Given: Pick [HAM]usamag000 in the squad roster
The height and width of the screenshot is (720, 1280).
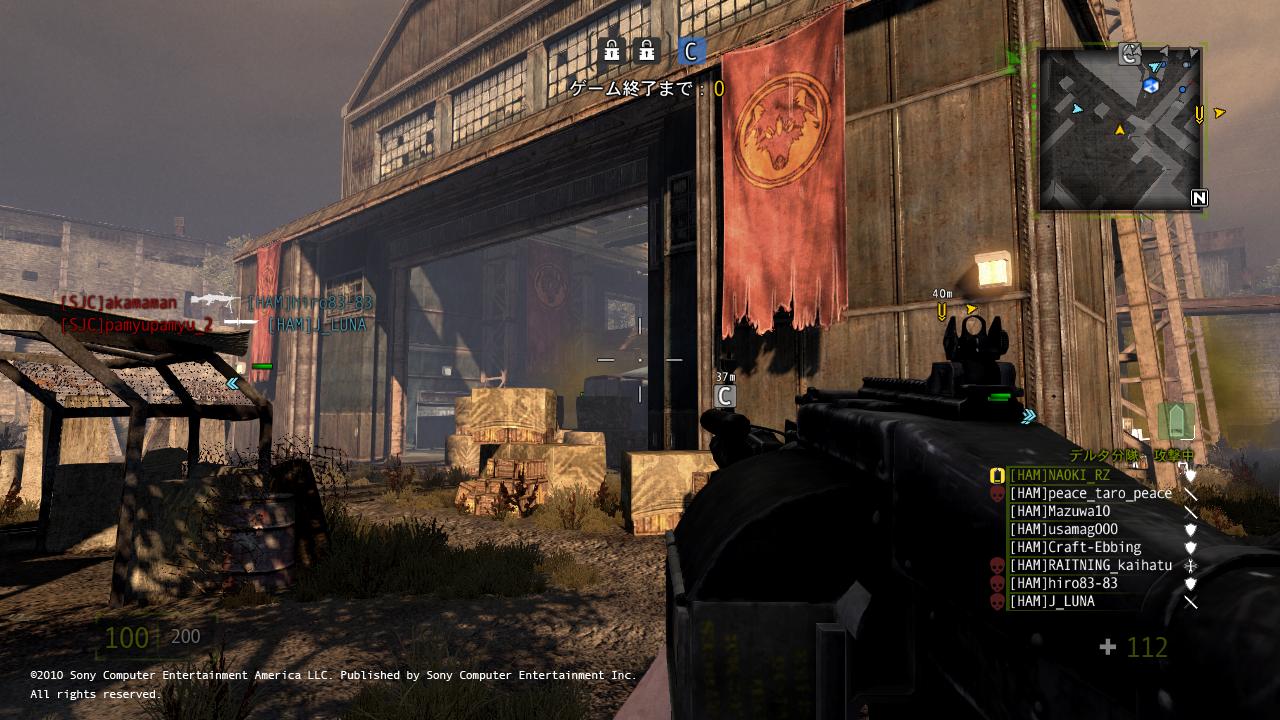Looking at the screenshot, I should (1063, 530).
